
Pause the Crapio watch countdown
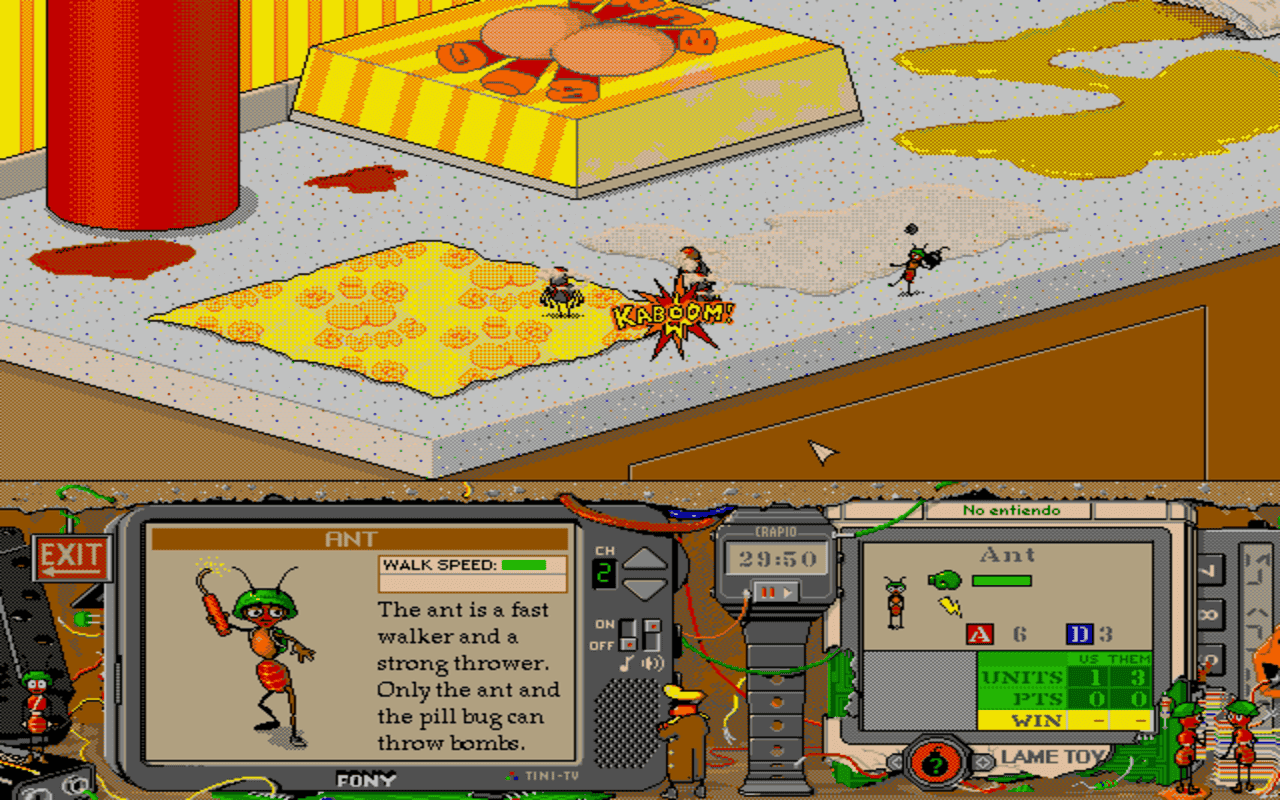767,592
